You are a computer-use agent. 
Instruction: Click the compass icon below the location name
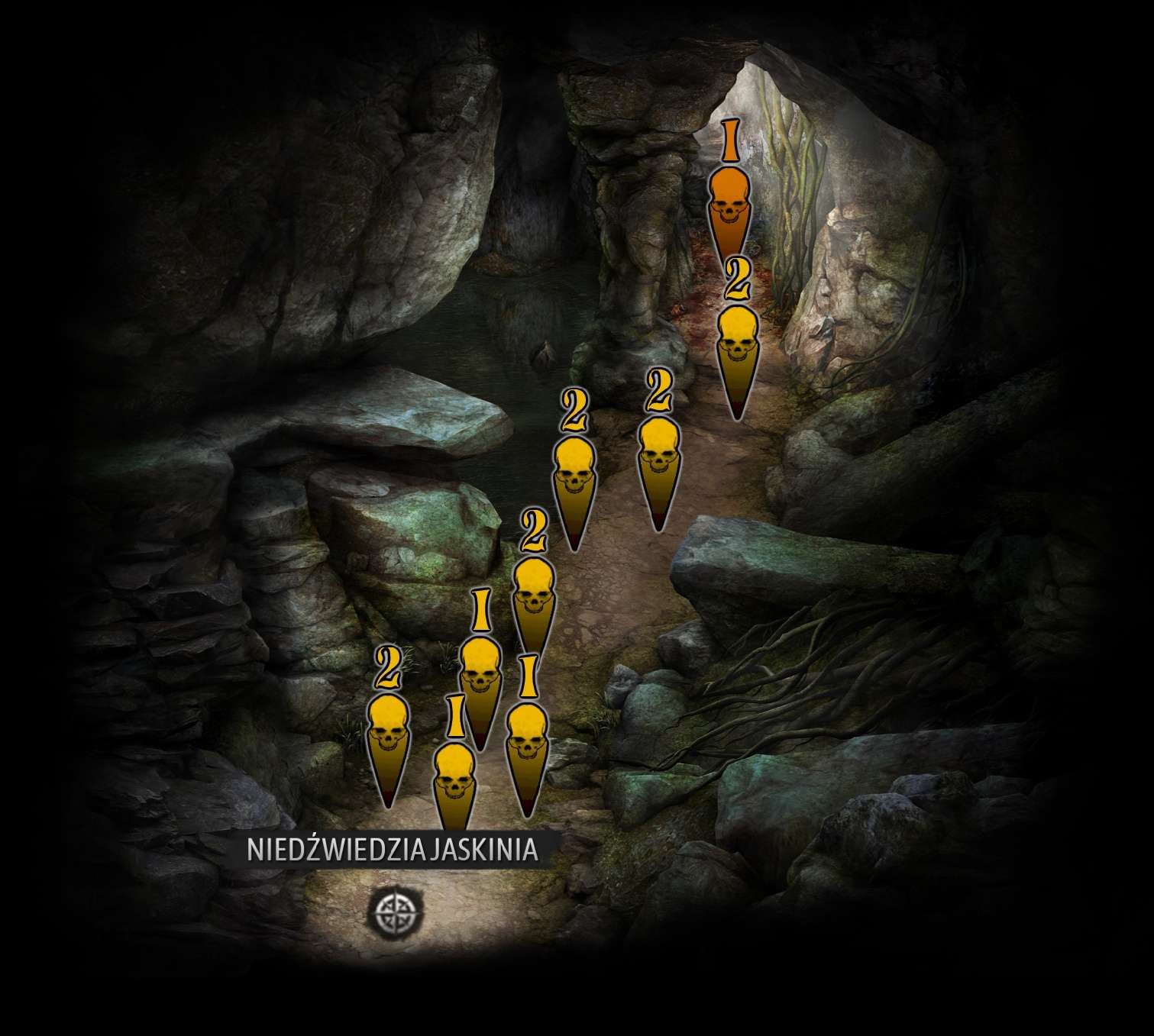[394, 910]
